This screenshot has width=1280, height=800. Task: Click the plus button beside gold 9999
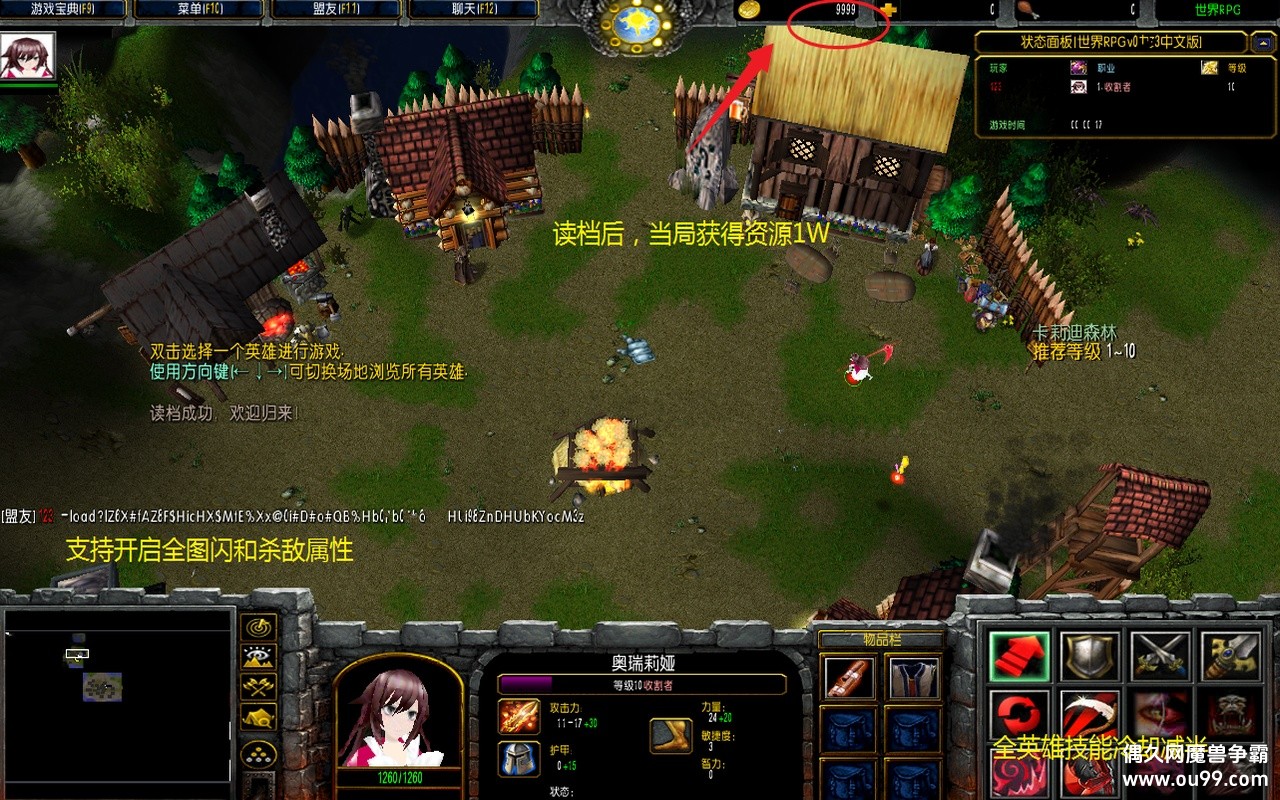tap(890, 10)
